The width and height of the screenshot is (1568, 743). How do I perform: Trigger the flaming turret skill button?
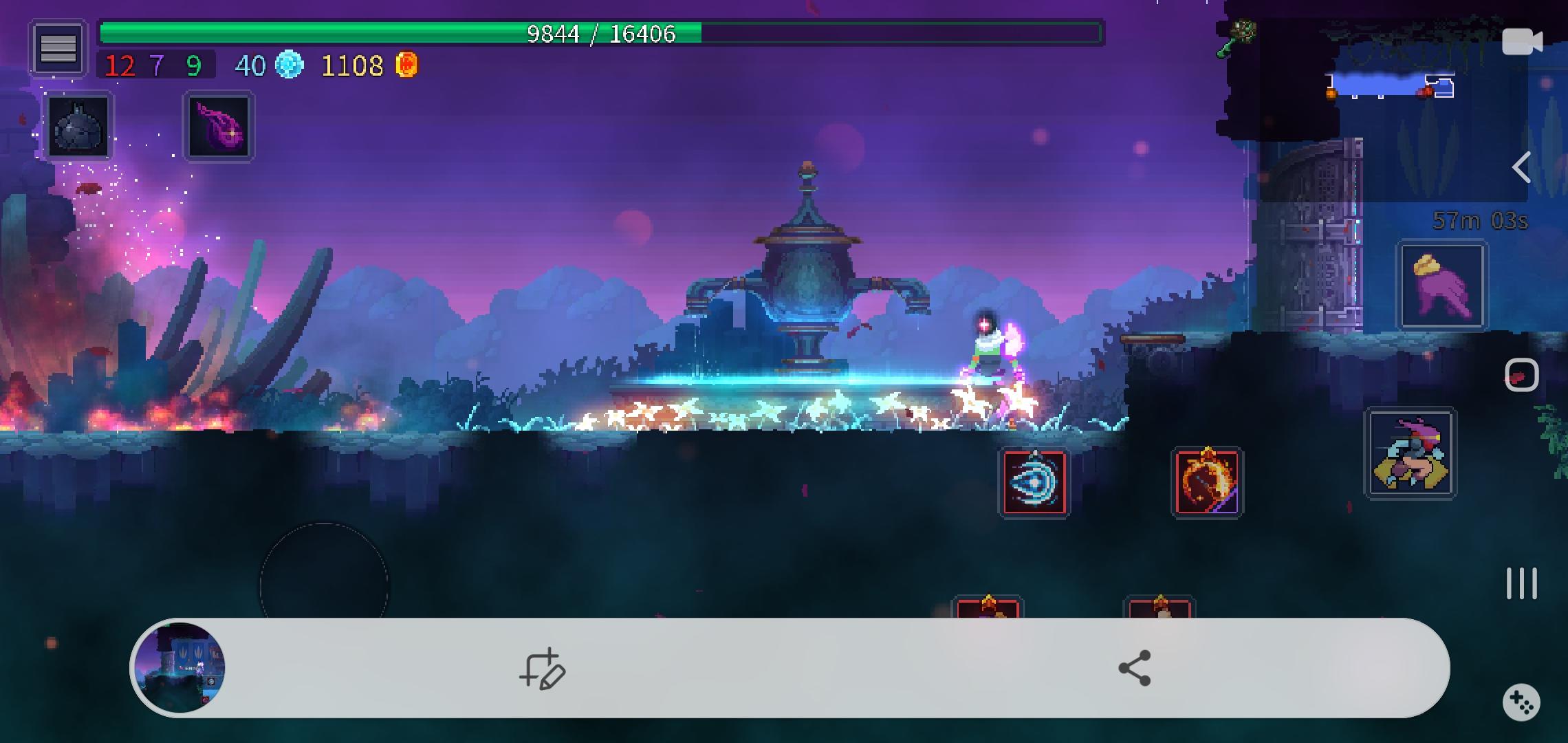point(1208,482)
